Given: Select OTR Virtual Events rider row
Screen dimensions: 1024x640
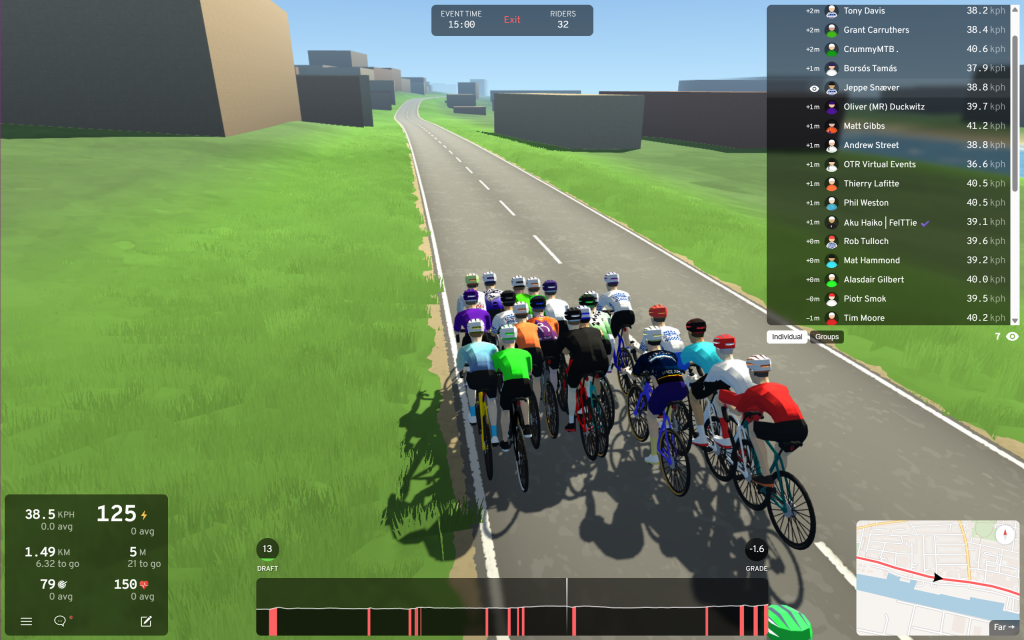Looking at the screenshot, I should (x=890, y=164).
